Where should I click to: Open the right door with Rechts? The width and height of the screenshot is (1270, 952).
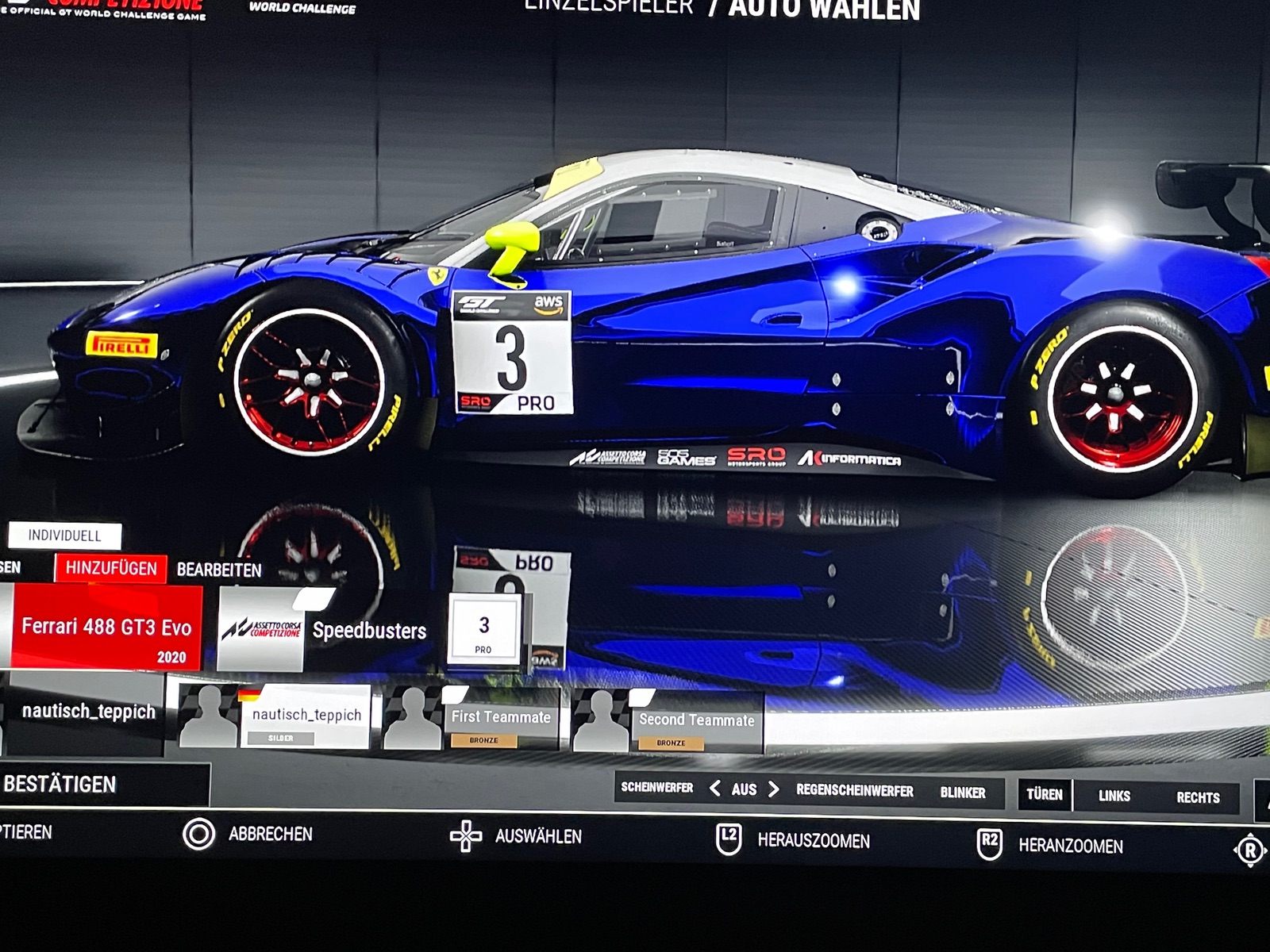pyautogui.click(x=1198, y=797)
